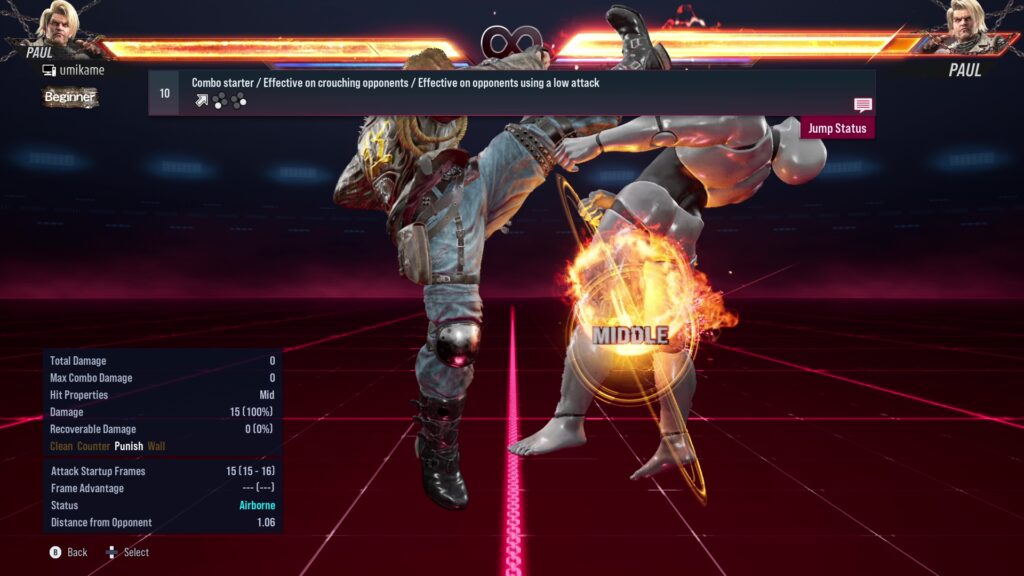Click the Jump Status tag

point(837,128)
